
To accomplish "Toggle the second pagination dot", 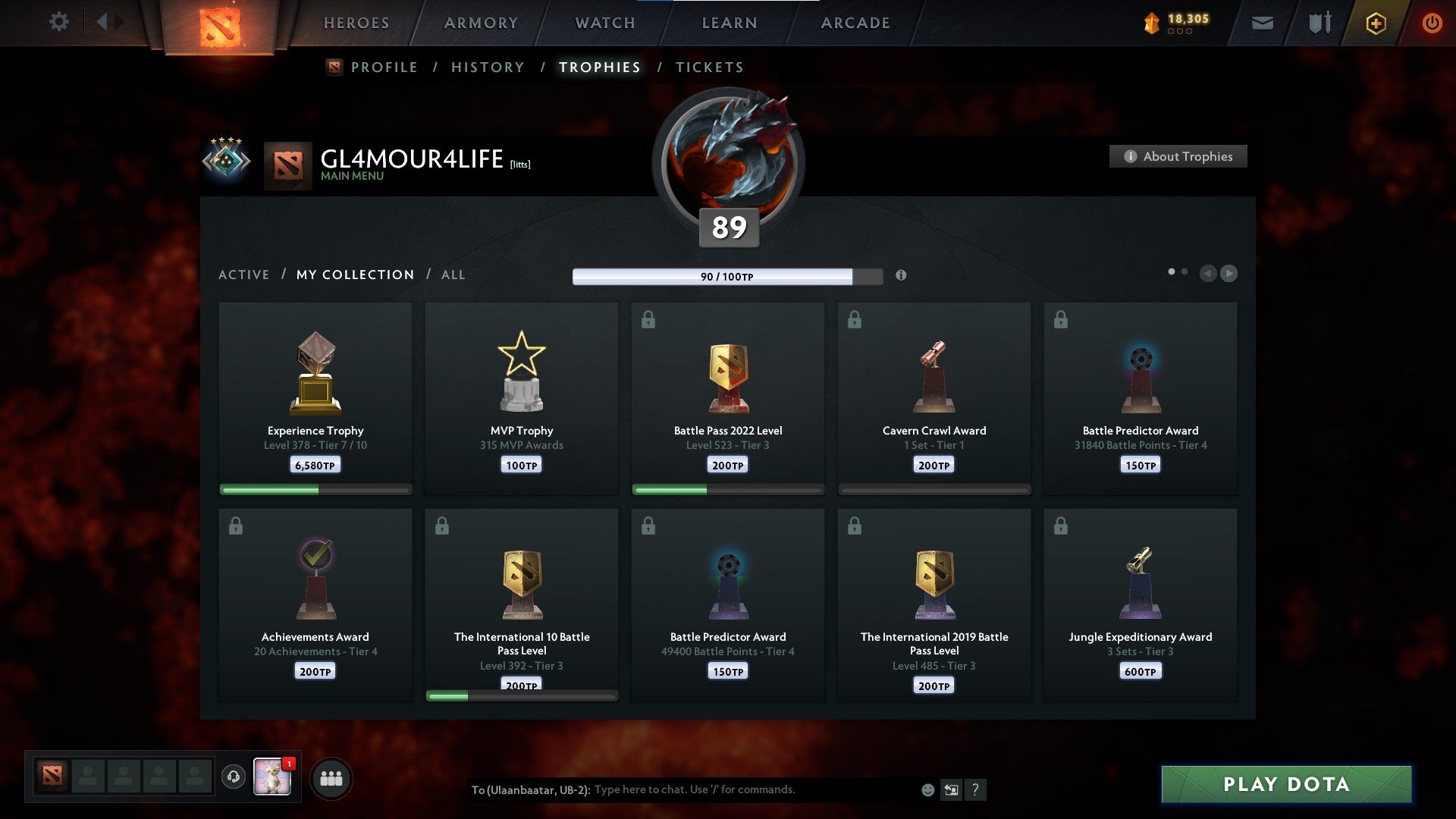I will pyautogui.click(x=1183, y=270).
